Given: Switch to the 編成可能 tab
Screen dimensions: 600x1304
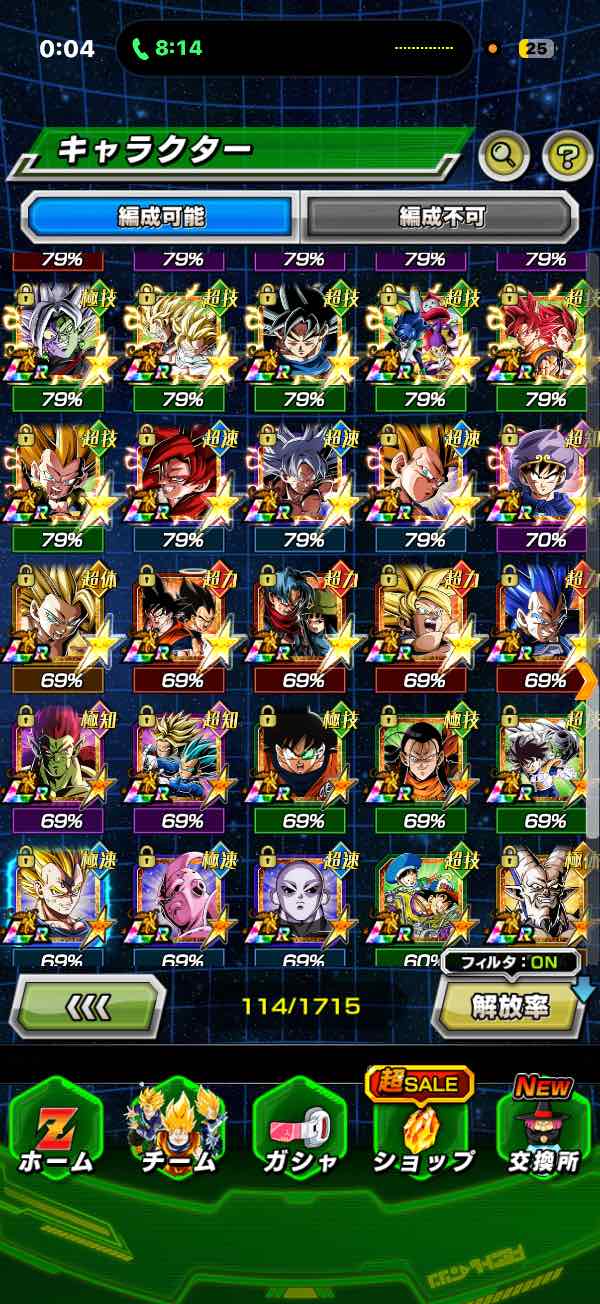Looking at the screenshot, I should point(162,216).
